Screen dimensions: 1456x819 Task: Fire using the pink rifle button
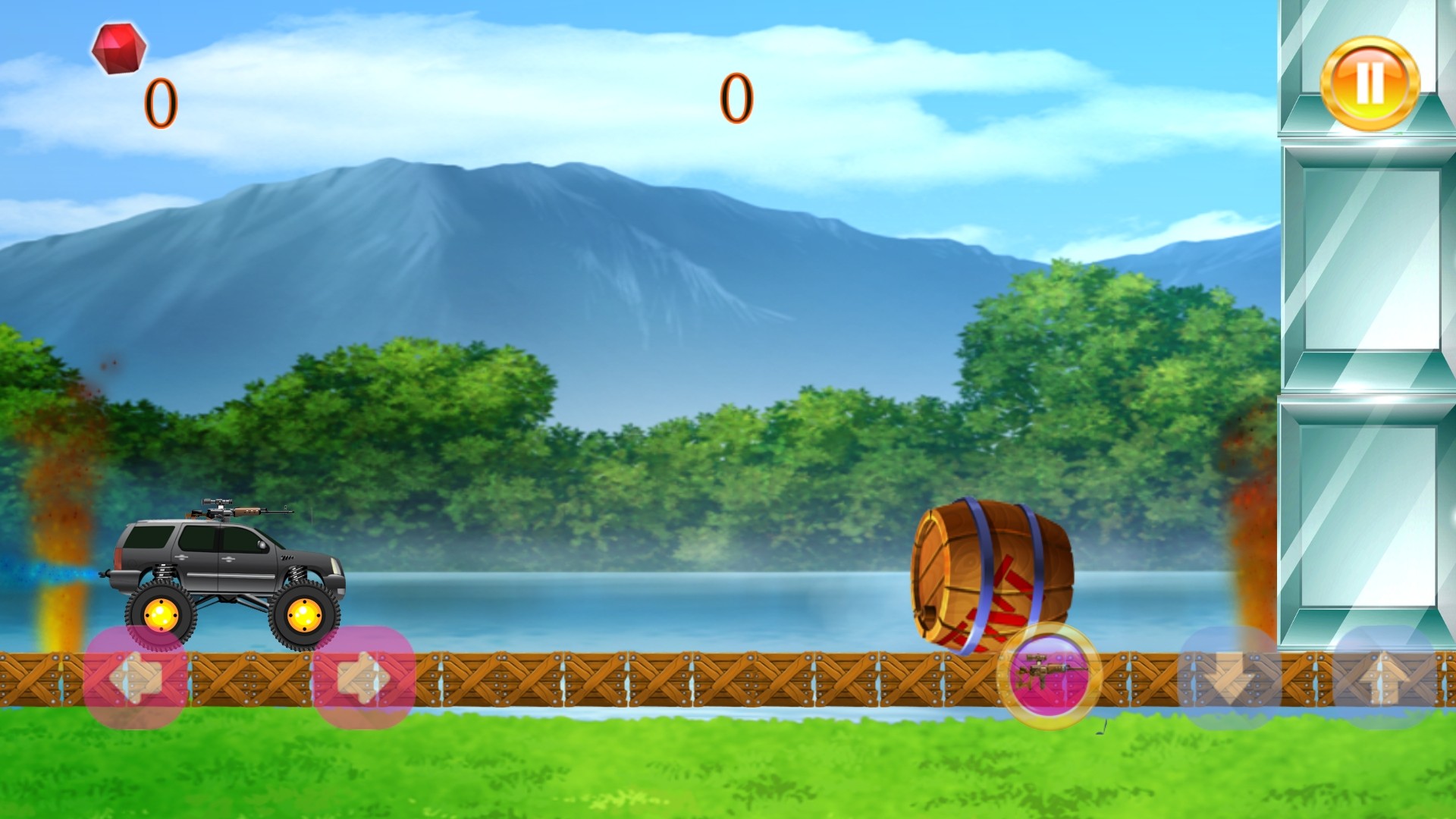tap(1049, 674)
